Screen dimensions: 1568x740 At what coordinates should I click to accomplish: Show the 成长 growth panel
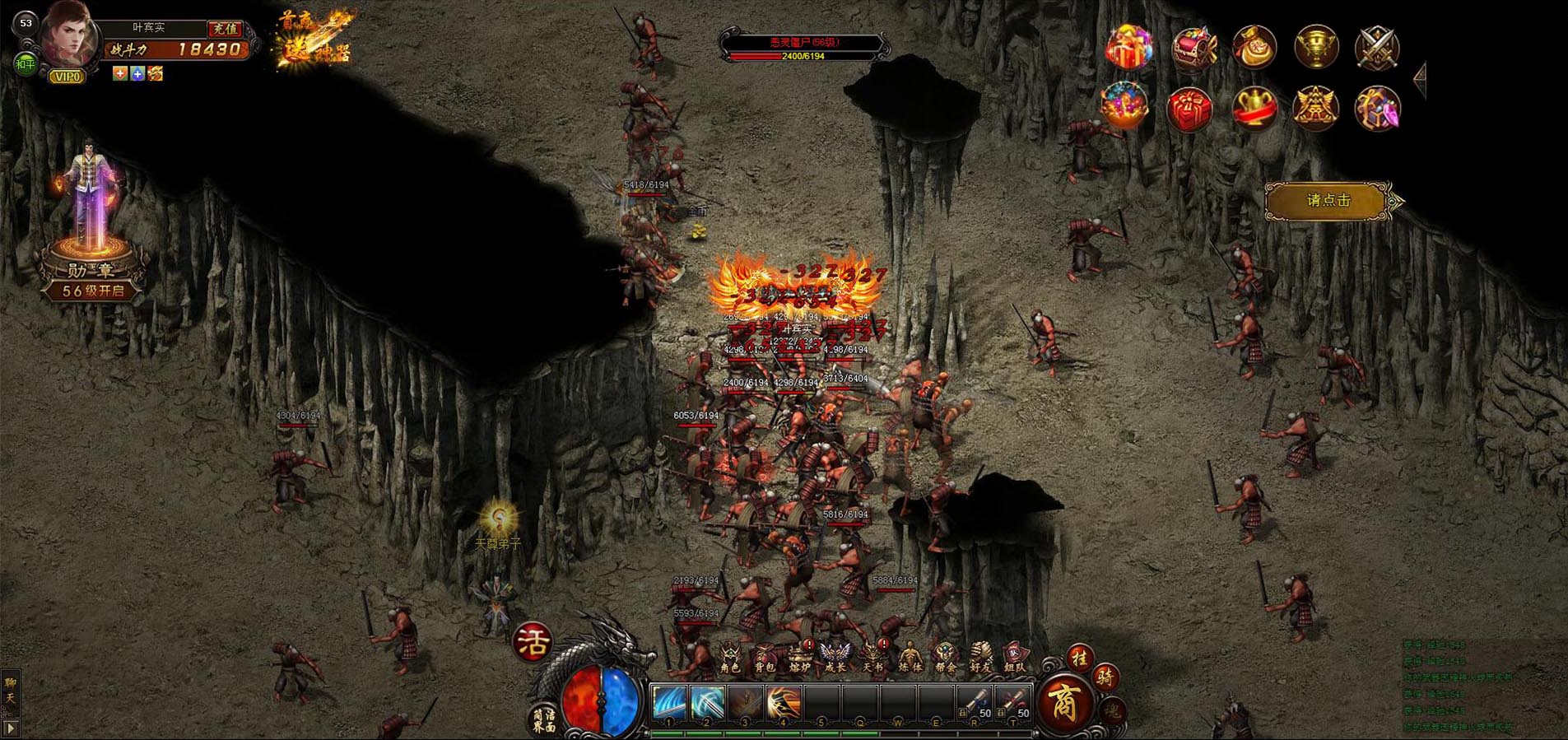(835, 659)
